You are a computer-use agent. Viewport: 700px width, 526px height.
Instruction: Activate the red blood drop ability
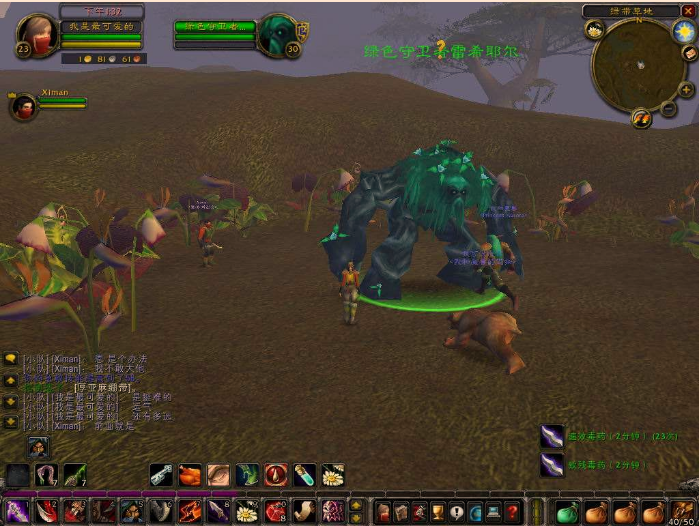point(275,475)
